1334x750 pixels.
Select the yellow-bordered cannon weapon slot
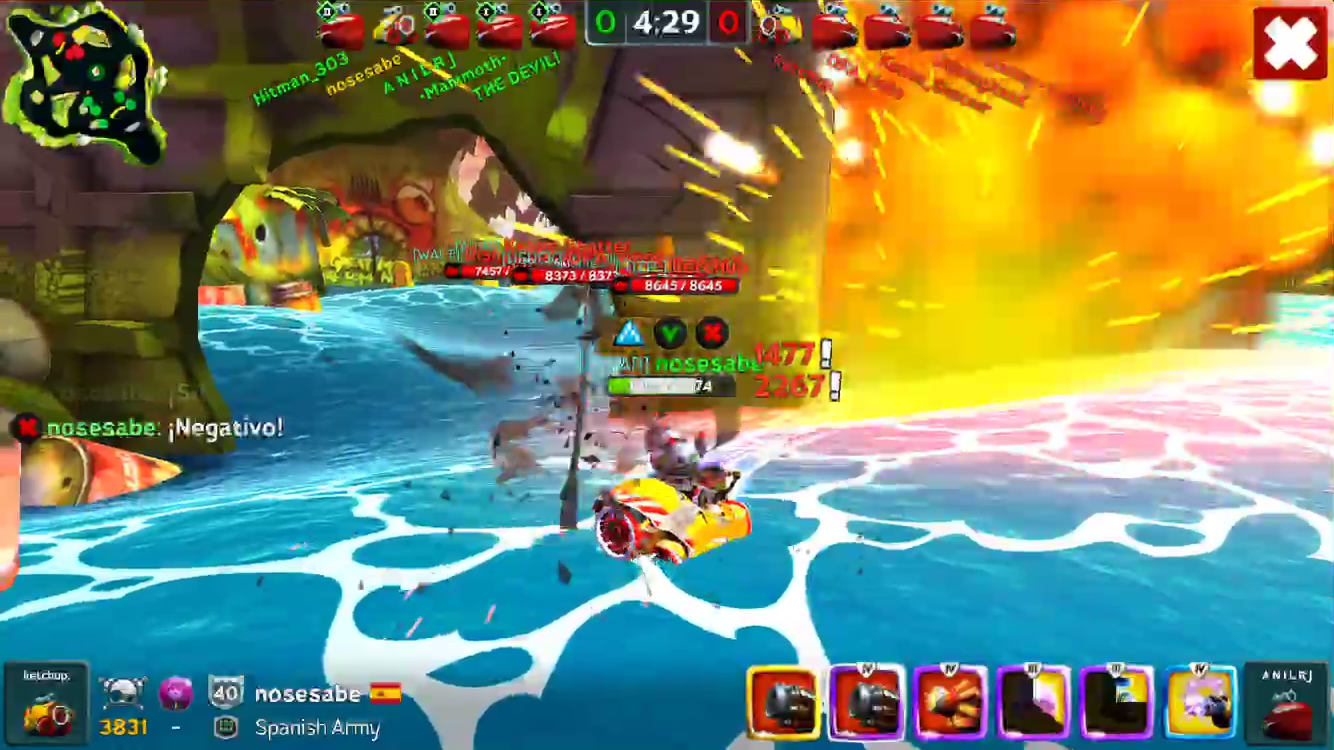click(x=783, y=703)
